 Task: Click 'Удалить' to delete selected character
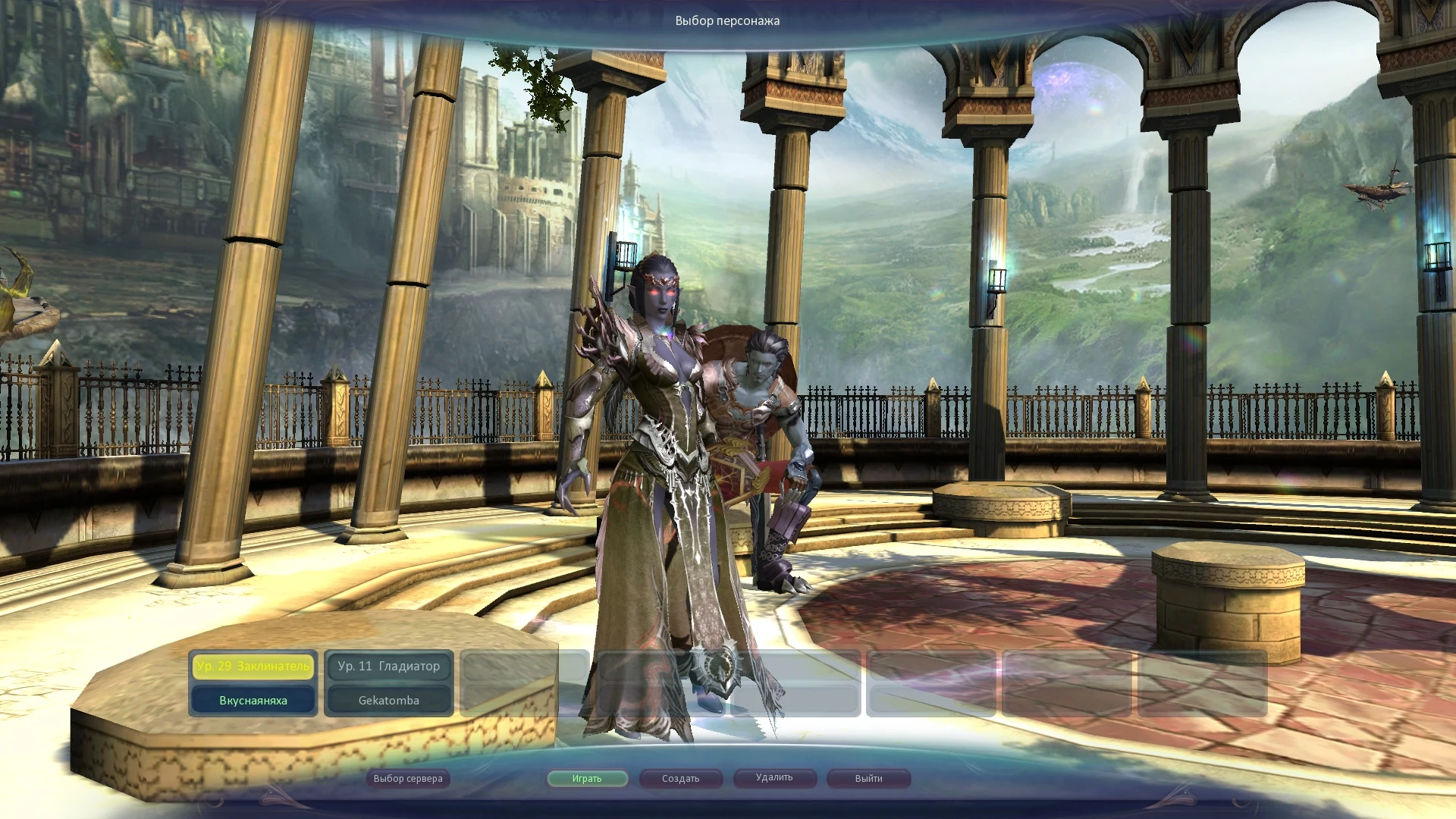pyautogui.click(x=774, y=778)
